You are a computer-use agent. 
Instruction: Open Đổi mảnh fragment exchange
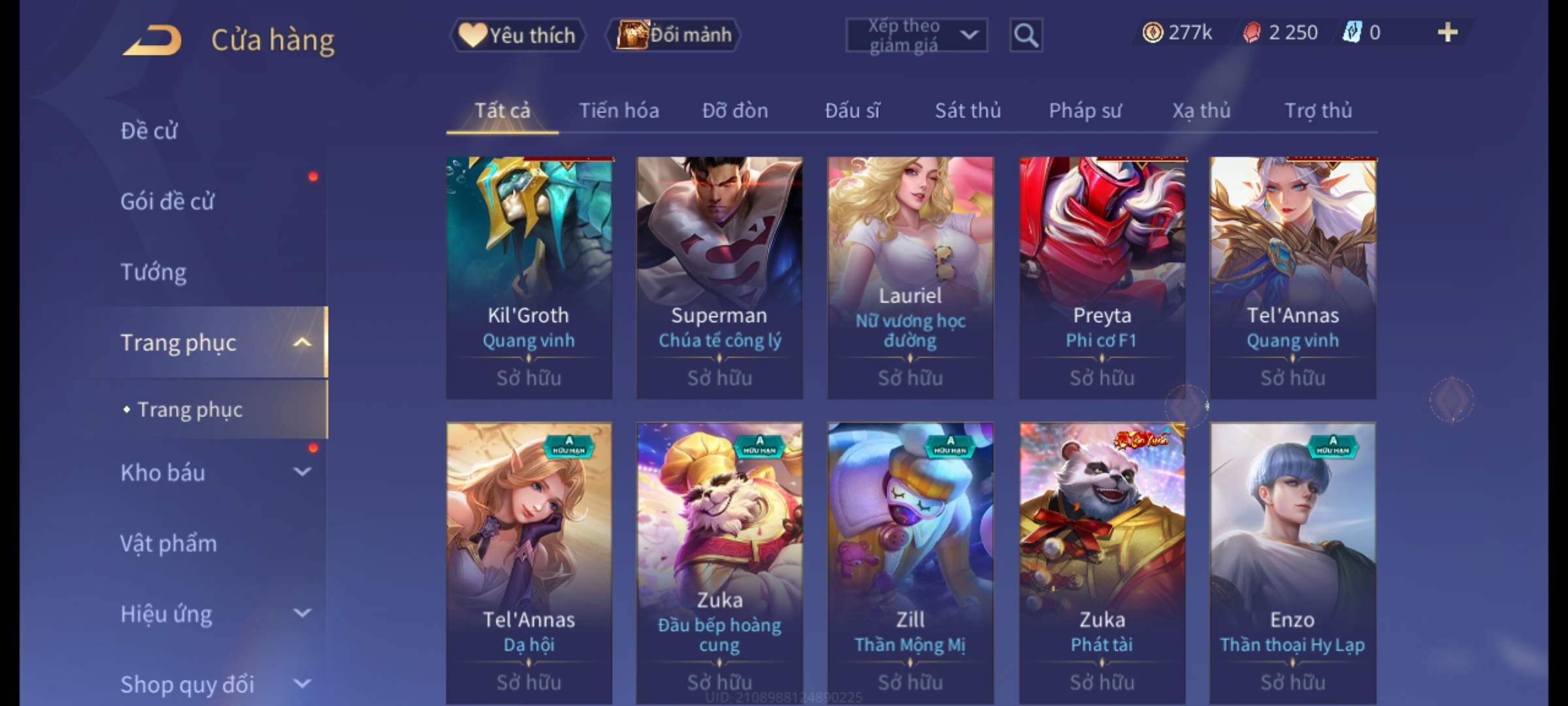coord(674,35)
